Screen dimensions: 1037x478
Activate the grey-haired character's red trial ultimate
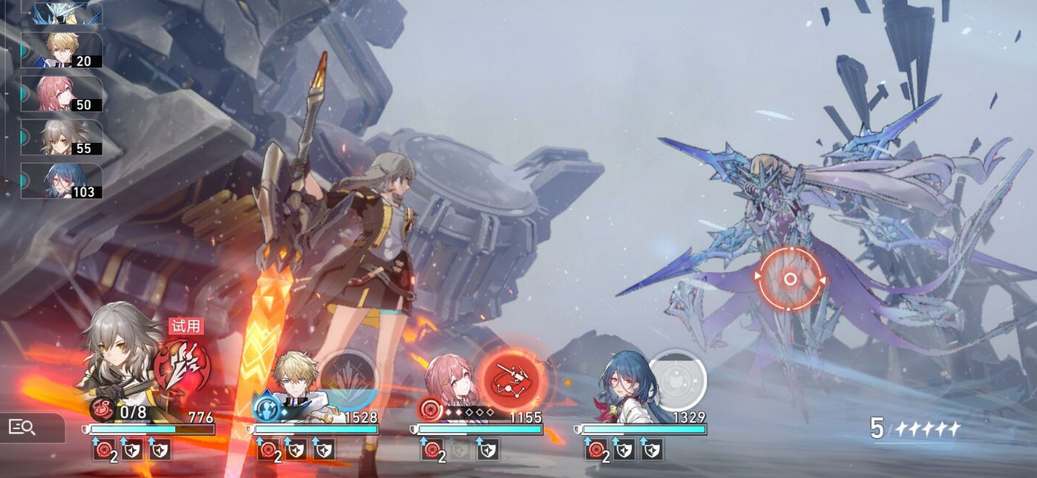click(185, 364)
